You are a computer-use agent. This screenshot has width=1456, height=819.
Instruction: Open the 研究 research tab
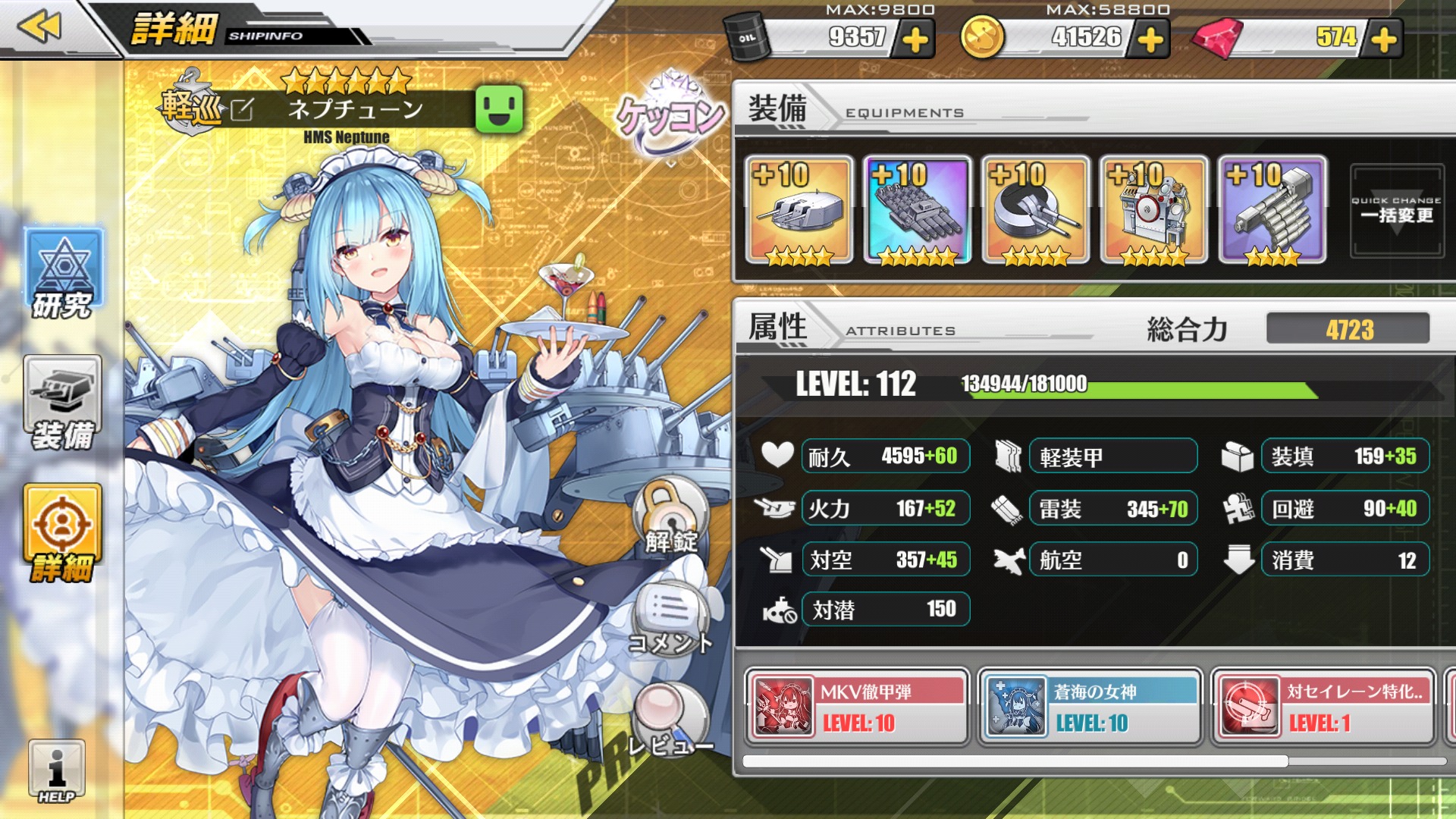click(63, 275)
